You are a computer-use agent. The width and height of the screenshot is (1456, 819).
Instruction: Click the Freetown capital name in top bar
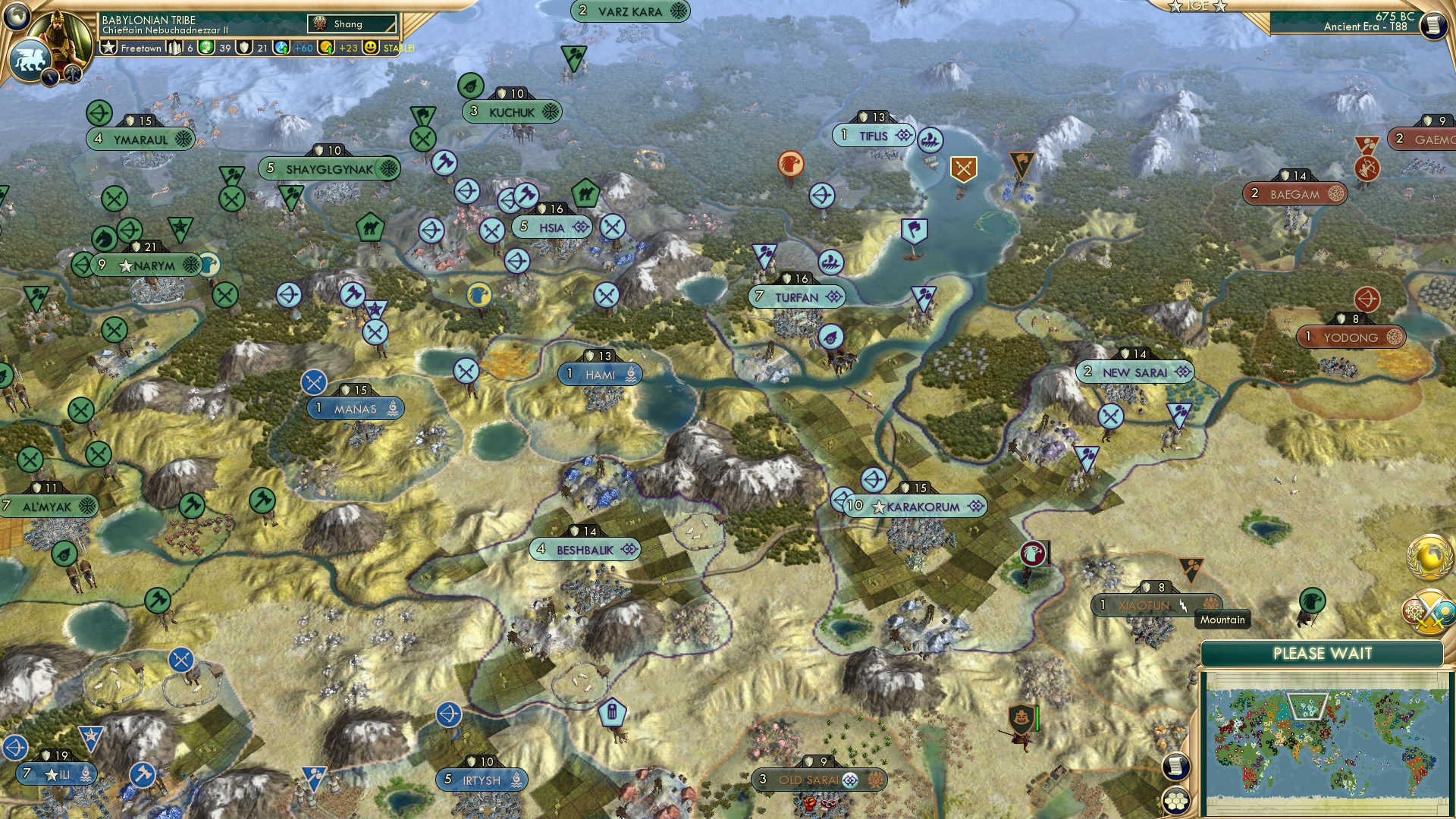point(140,47)
